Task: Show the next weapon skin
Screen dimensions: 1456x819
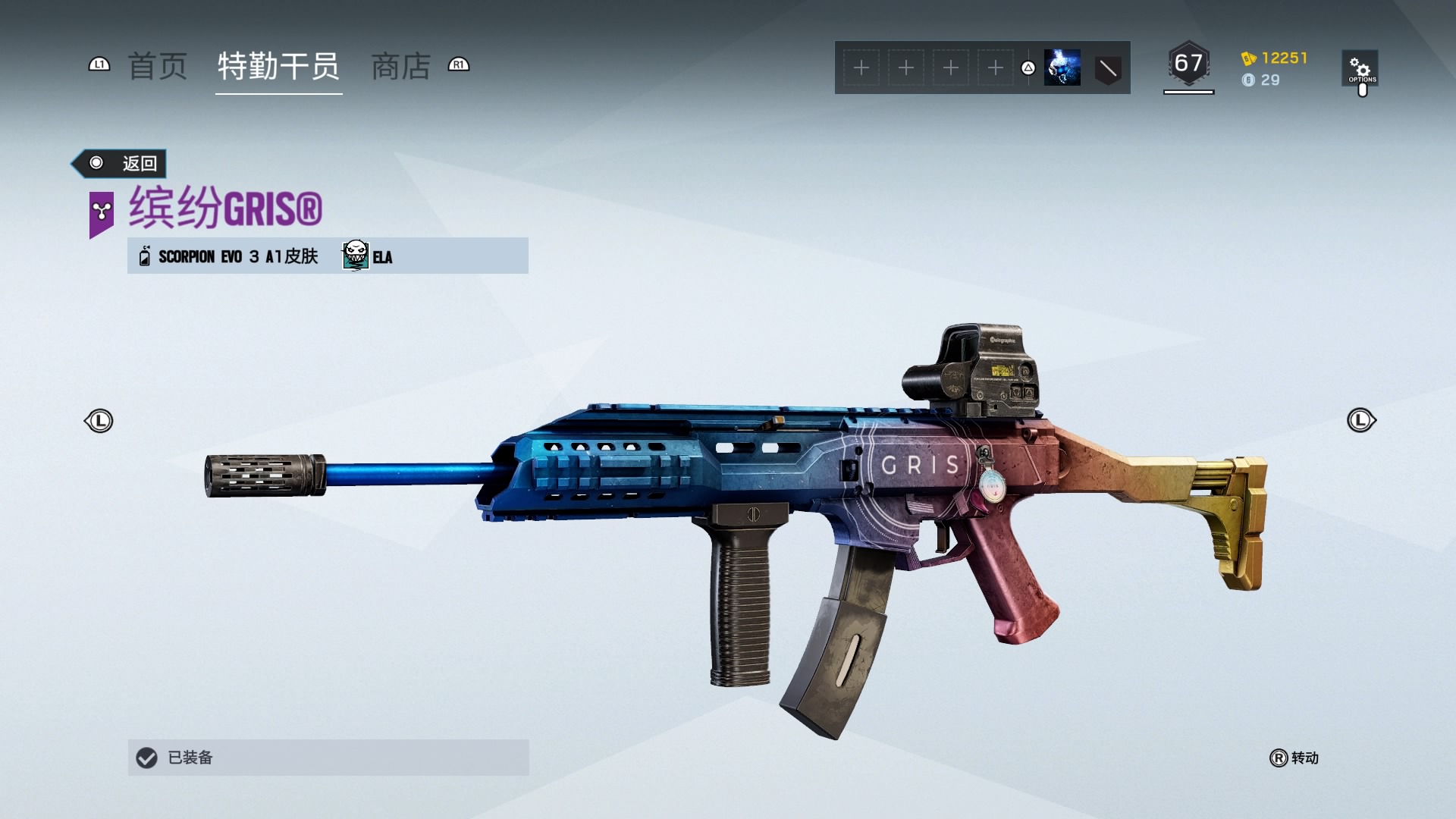Action: pyautogui.click(x=1360, y=420)
